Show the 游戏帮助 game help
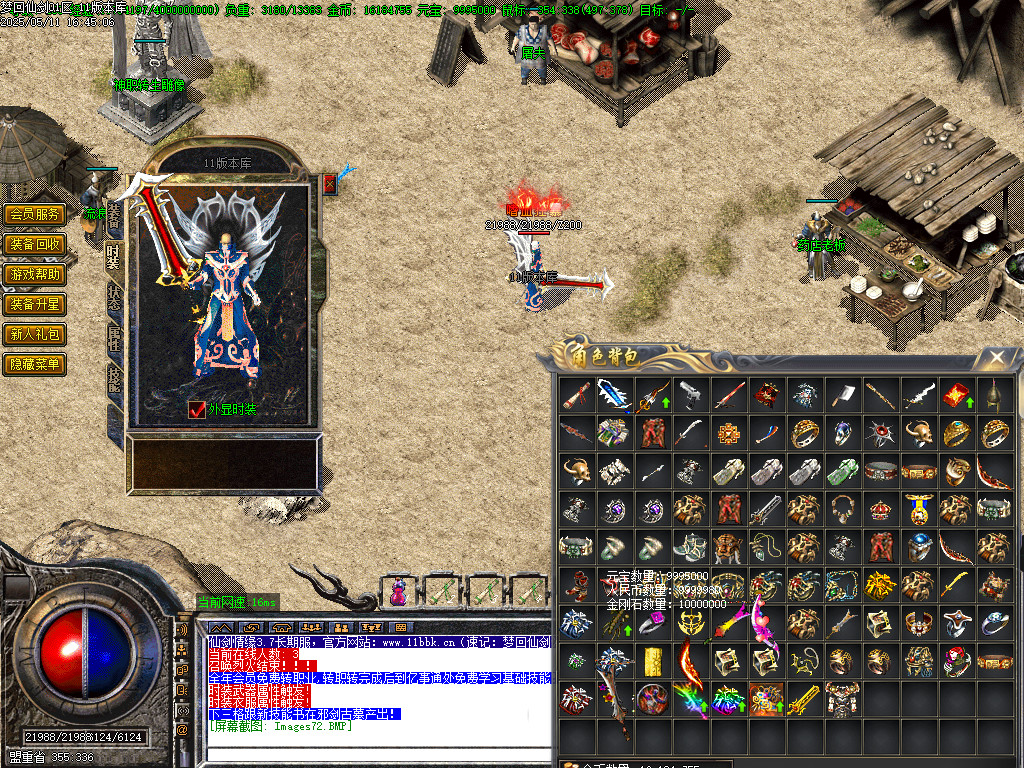Screen dimensions: 1024x768 tap(34, 274)
